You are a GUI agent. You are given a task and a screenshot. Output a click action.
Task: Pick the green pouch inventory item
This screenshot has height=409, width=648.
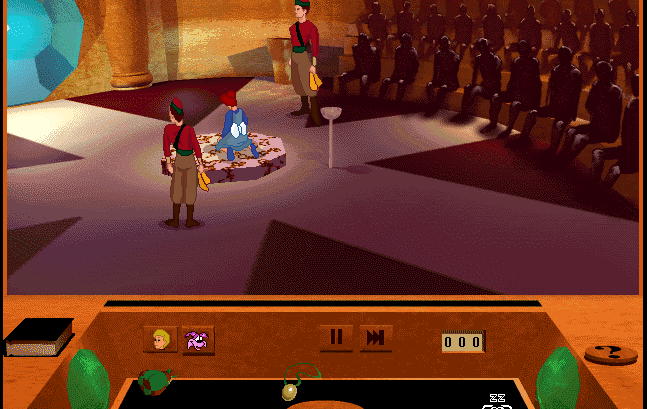(x=154, y=381)
